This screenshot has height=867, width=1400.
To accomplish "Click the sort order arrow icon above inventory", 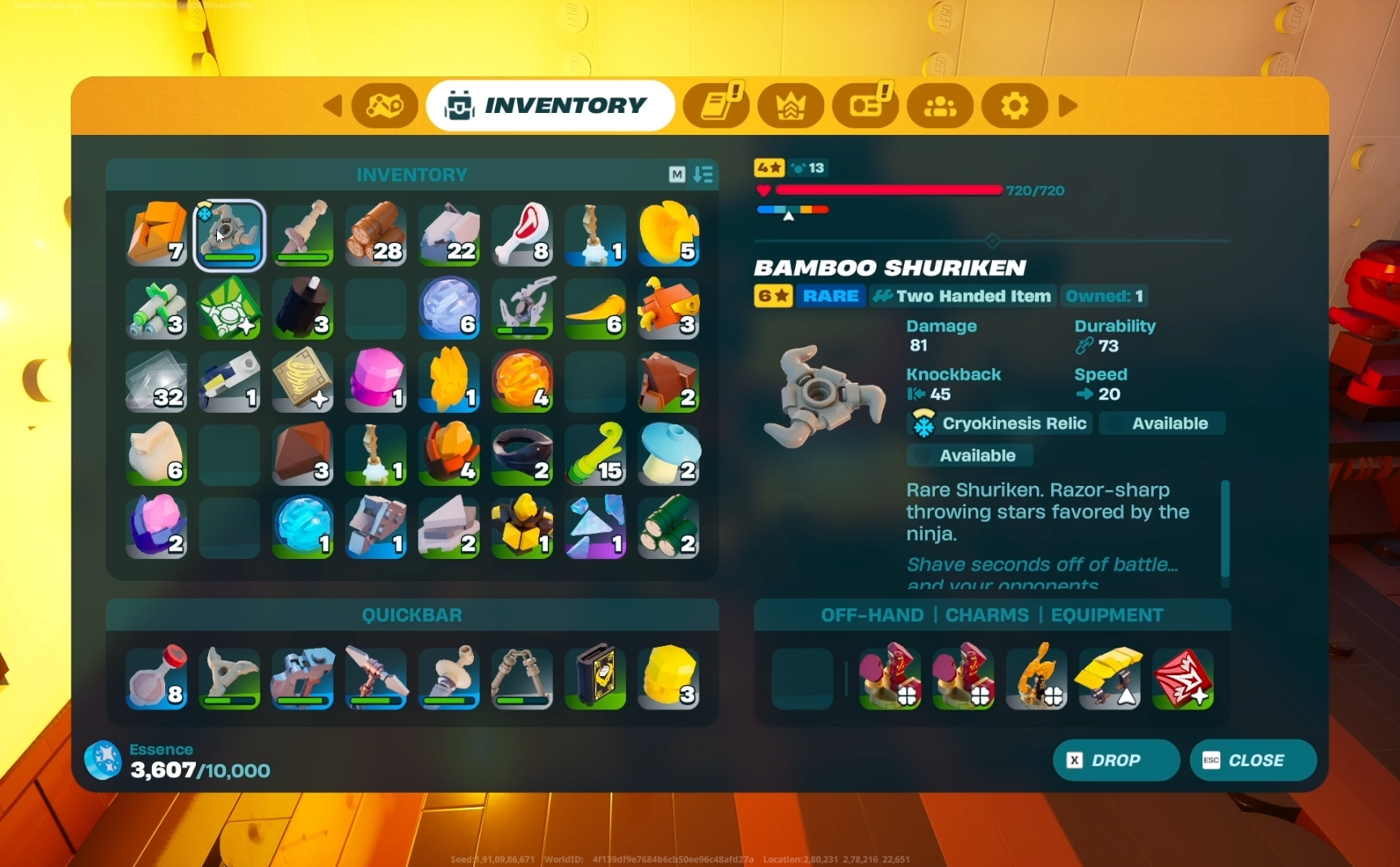I will [704, 175].
